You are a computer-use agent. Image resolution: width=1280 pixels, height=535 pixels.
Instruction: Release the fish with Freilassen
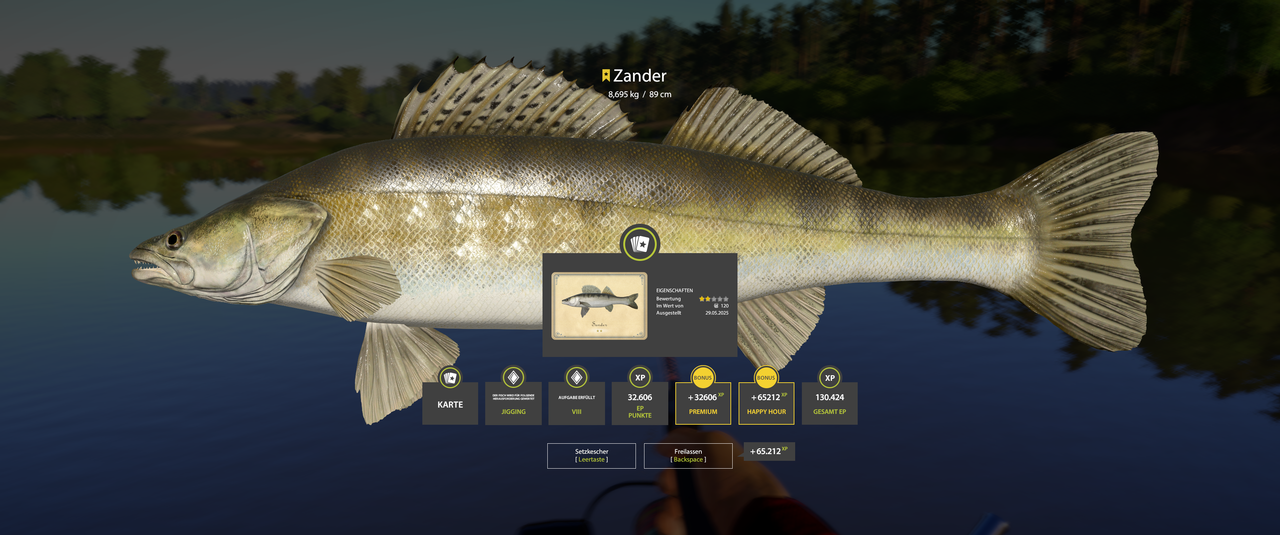coord(688,456)
